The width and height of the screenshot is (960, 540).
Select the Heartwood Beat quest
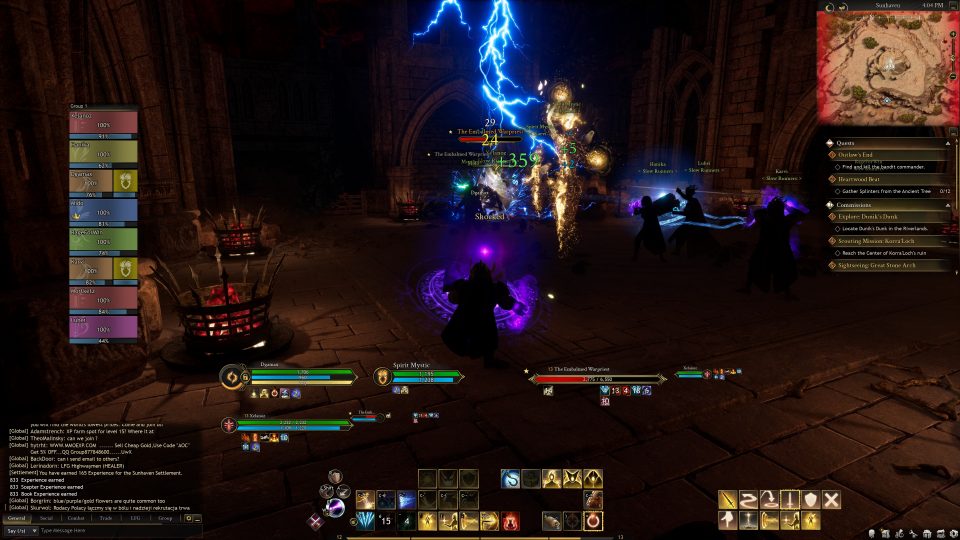861,179
